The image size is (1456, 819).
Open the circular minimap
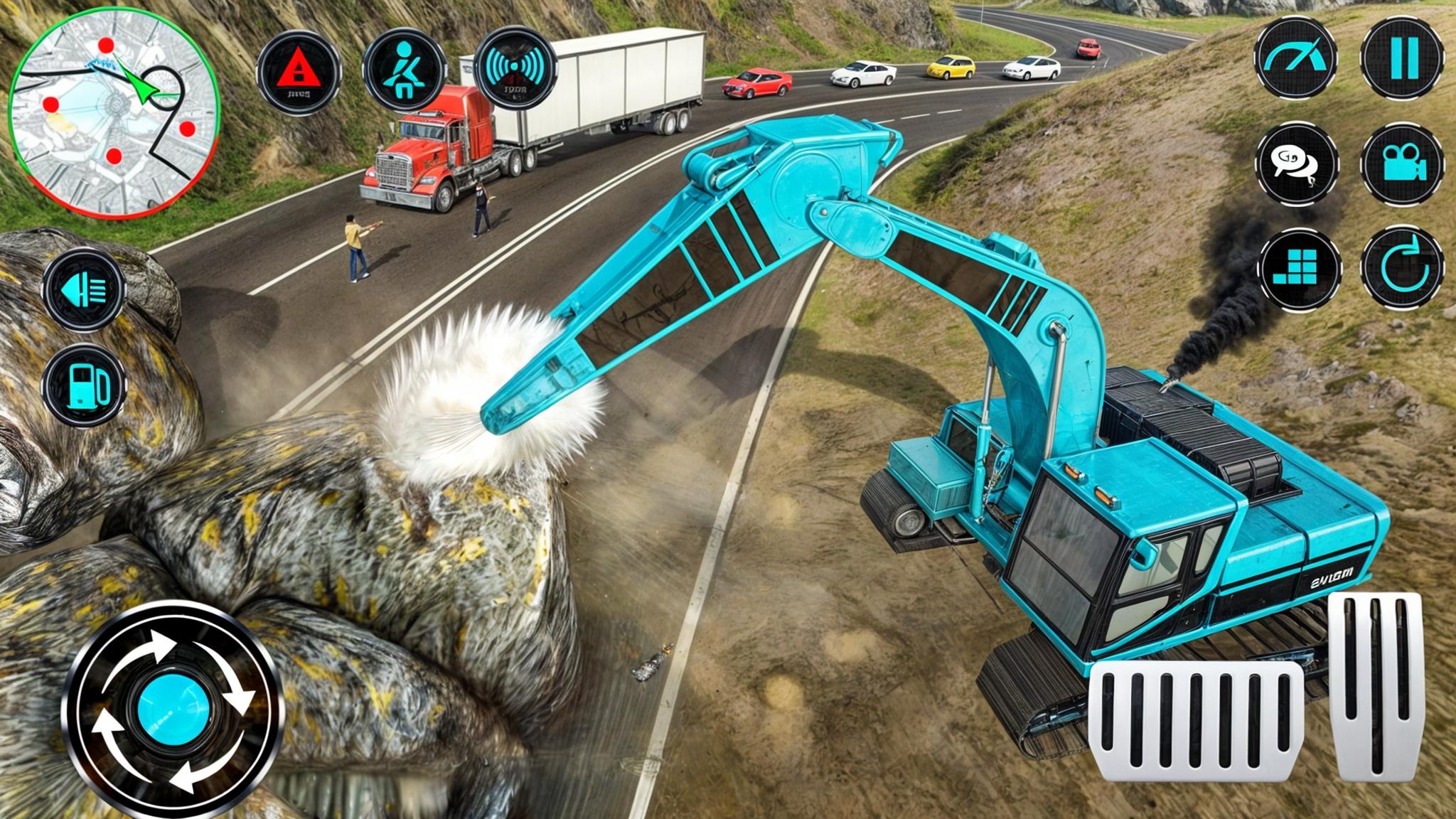coord(114,114)
